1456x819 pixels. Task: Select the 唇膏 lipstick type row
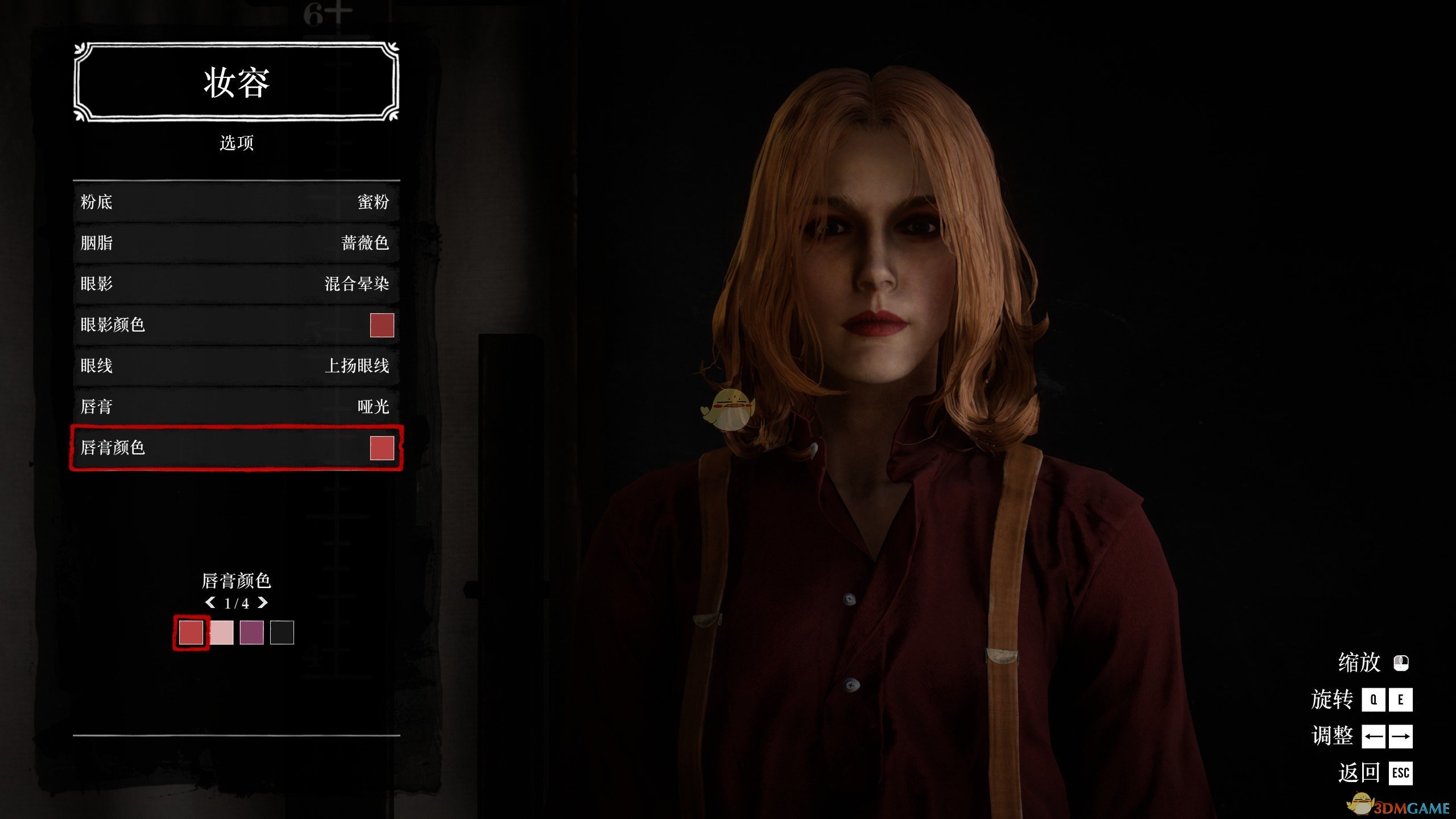click(236, 407)
